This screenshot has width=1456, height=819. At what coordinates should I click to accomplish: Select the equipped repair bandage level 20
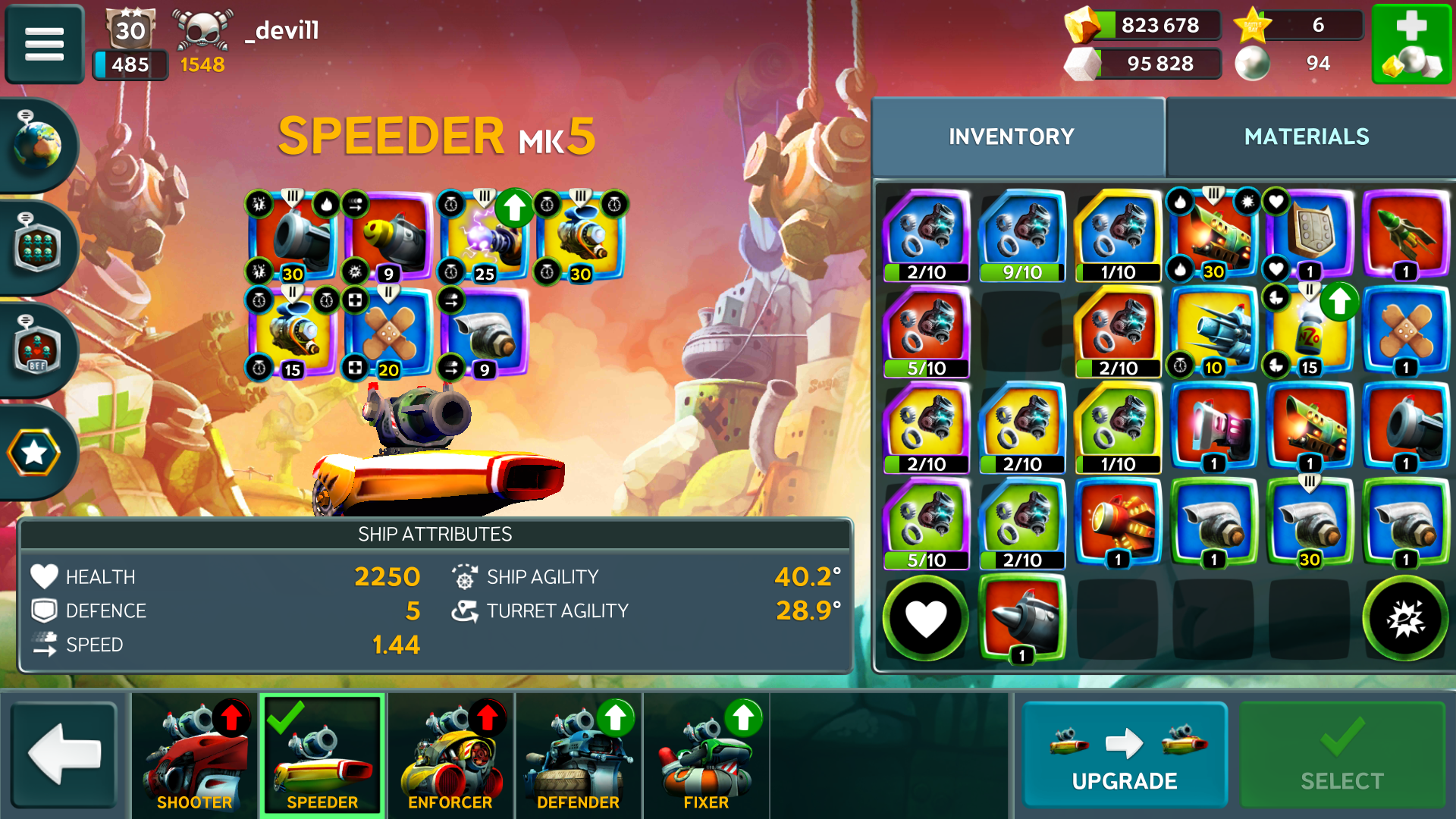click(x=388, y=334)
